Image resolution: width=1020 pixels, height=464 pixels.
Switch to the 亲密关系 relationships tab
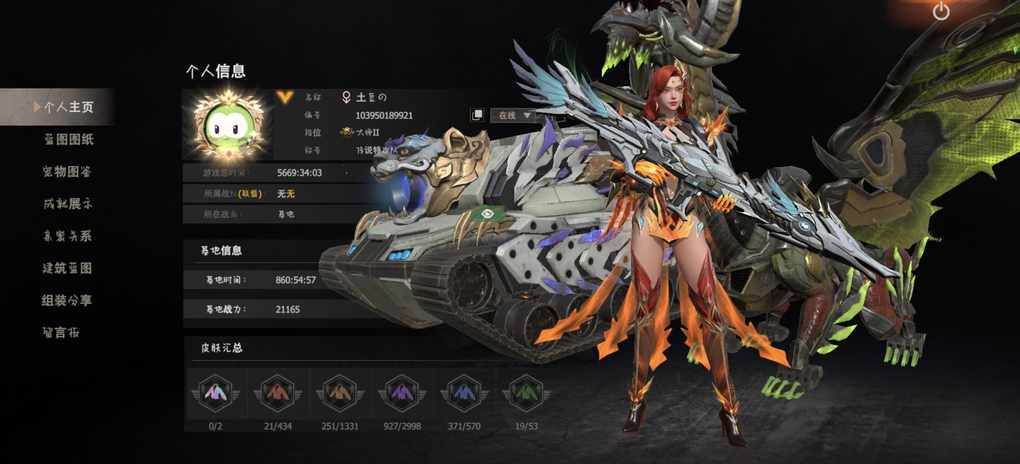point(68,236)
